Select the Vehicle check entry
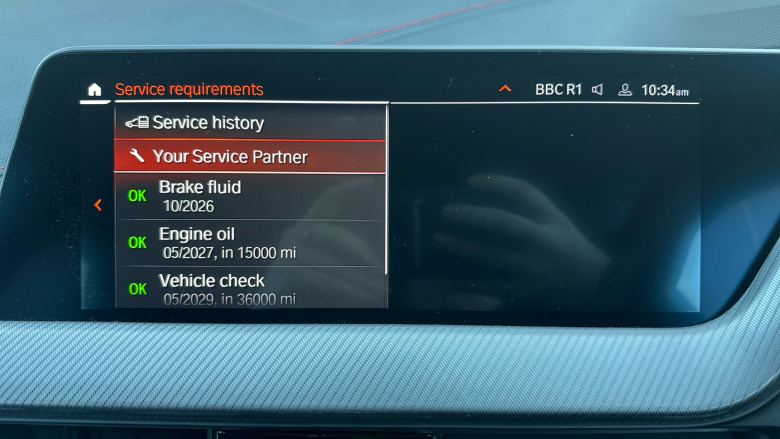The image size is (780, 439). point(249,288)
